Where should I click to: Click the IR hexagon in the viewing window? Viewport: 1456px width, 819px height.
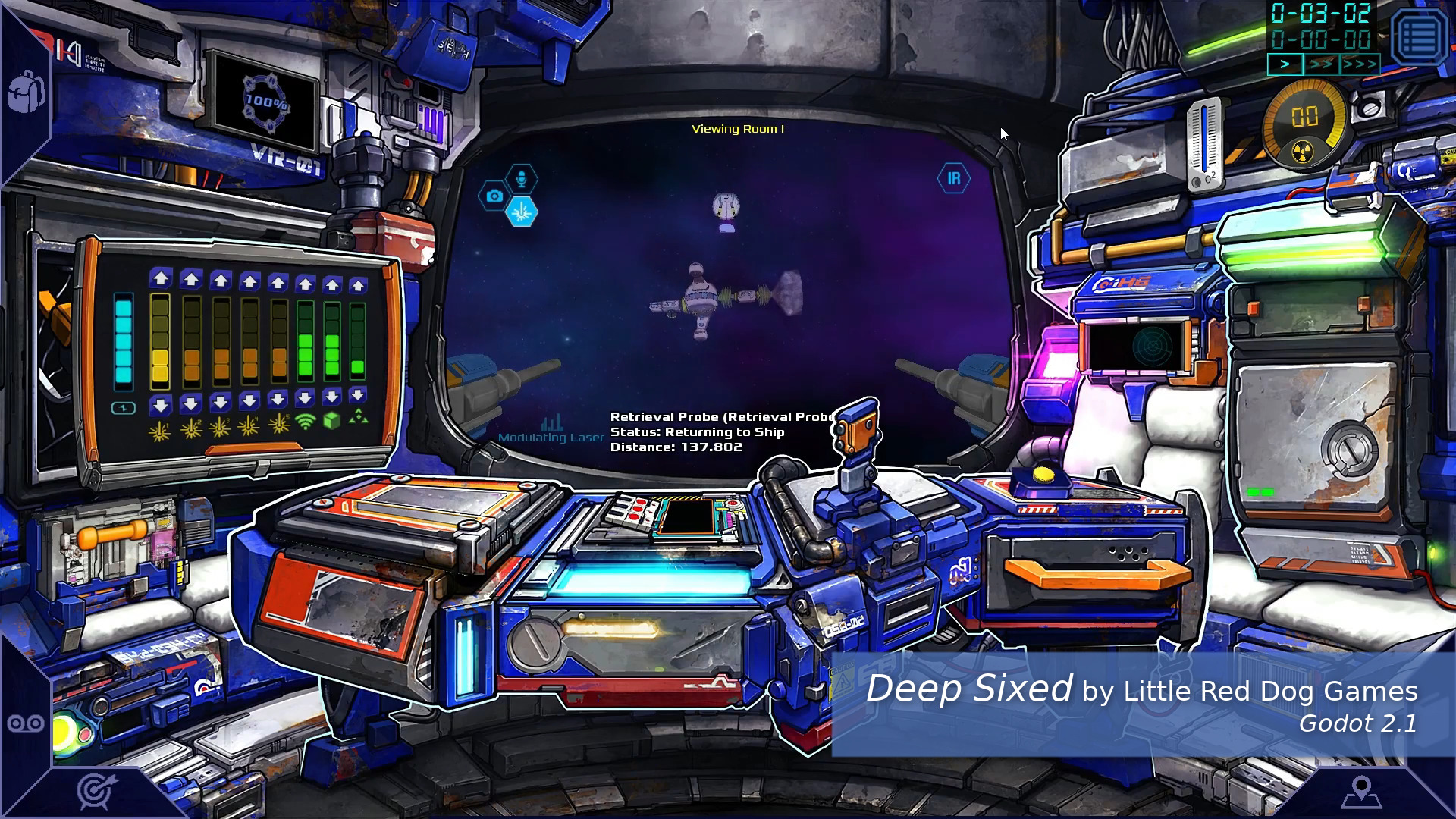(955, 177)
